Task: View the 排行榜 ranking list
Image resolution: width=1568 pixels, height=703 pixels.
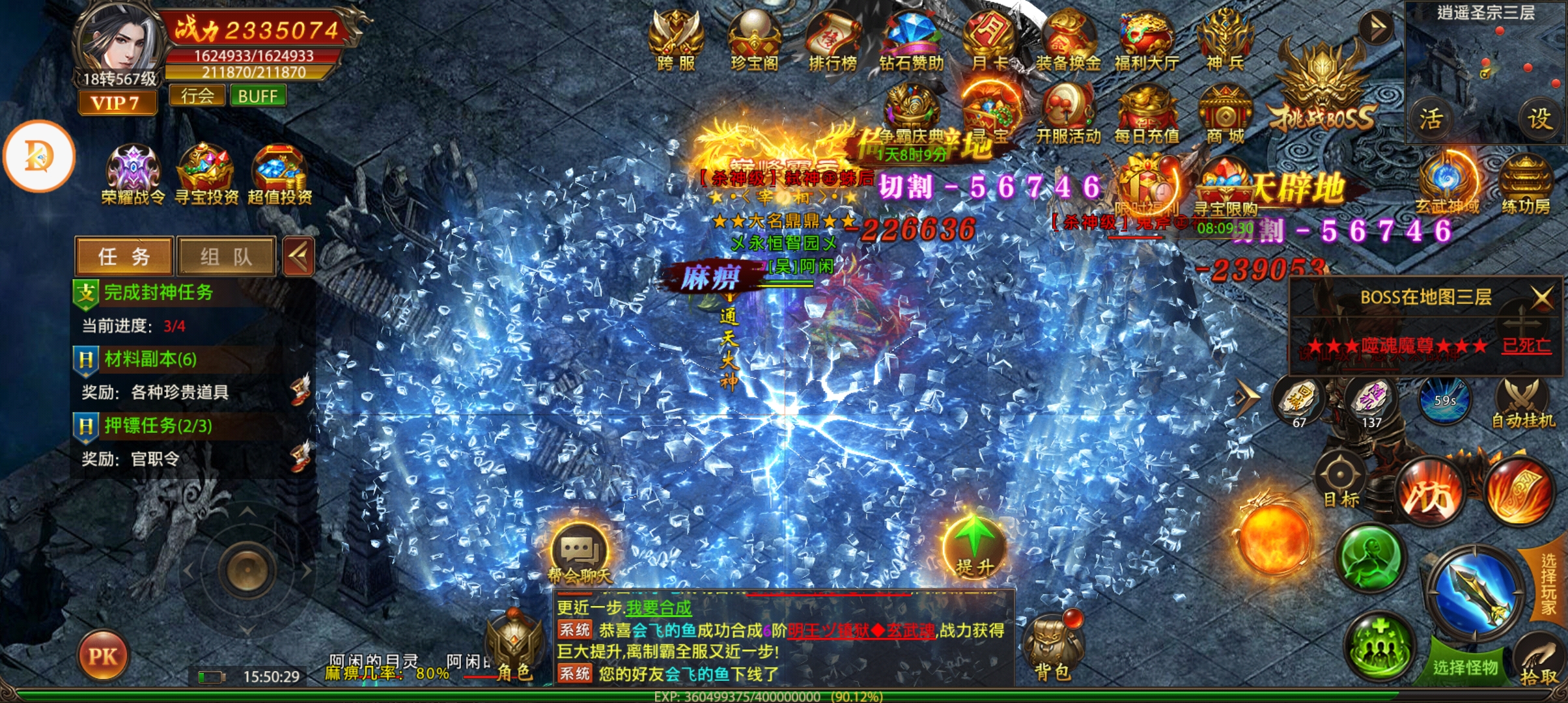Action: pos(832,38)
